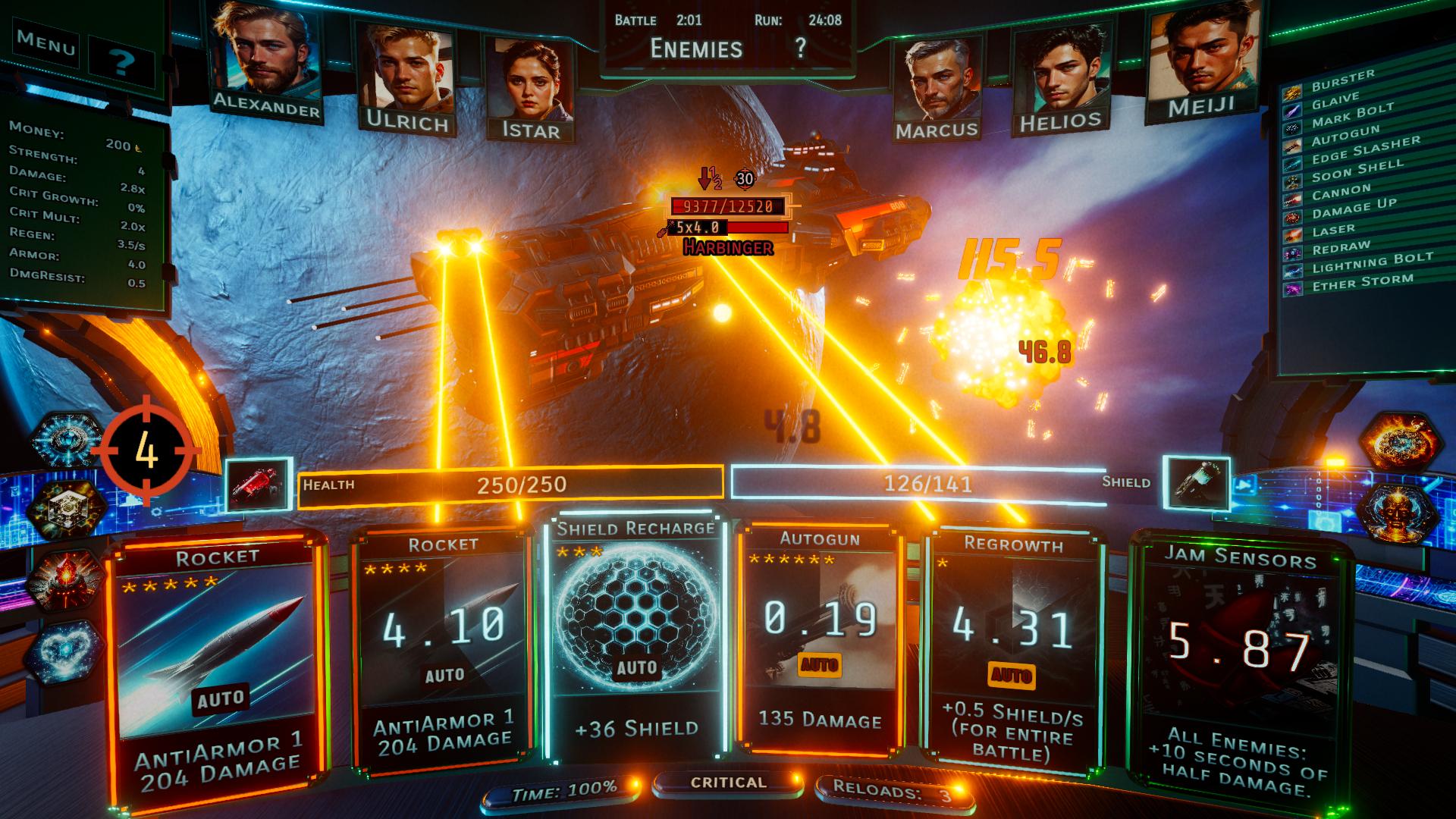Select the Autogun card
1456x819 pixels.
(x=821, y=637)
